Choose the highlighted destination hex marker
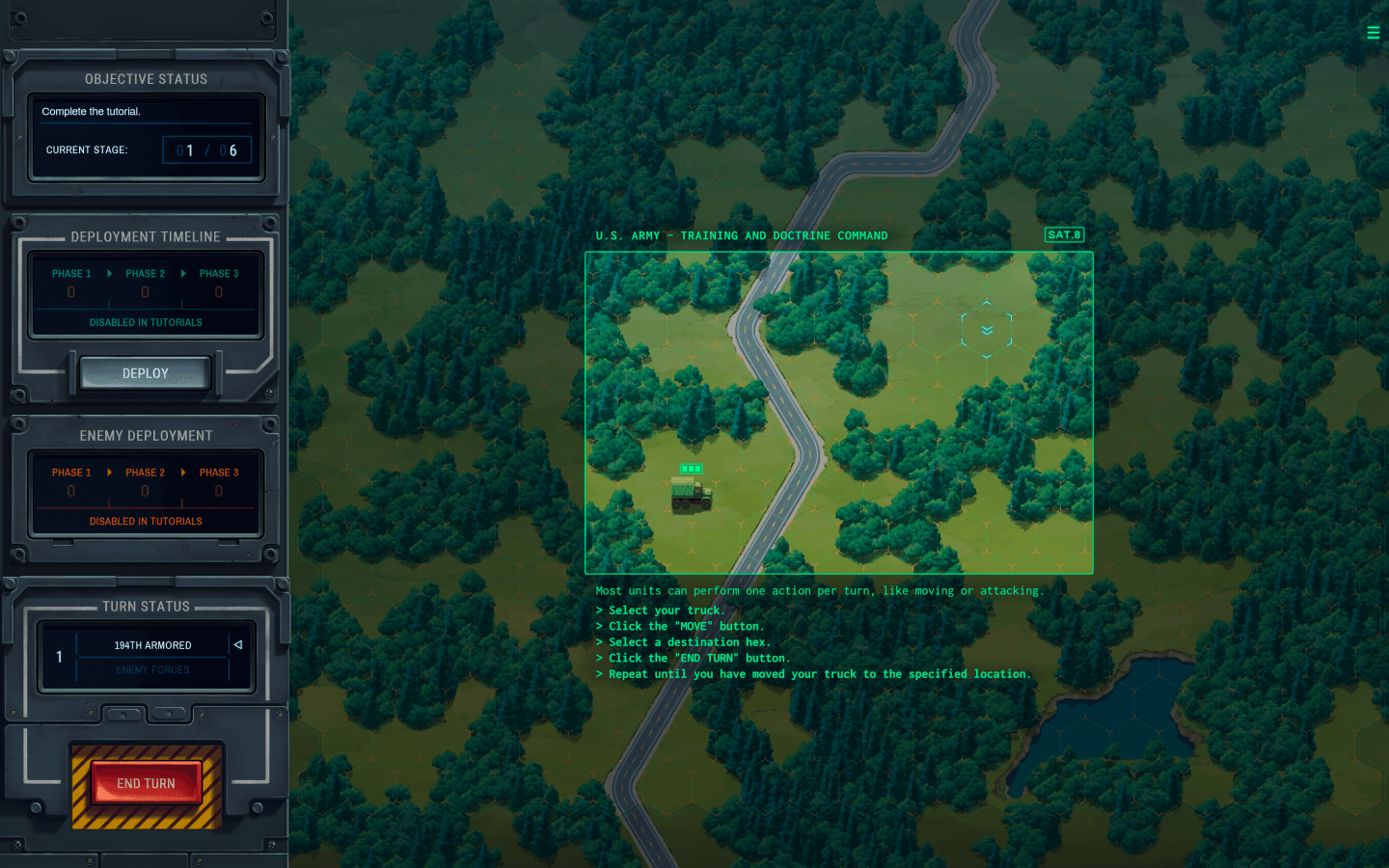The width and height of the screenshot is (1389, 868). point(987,330)
